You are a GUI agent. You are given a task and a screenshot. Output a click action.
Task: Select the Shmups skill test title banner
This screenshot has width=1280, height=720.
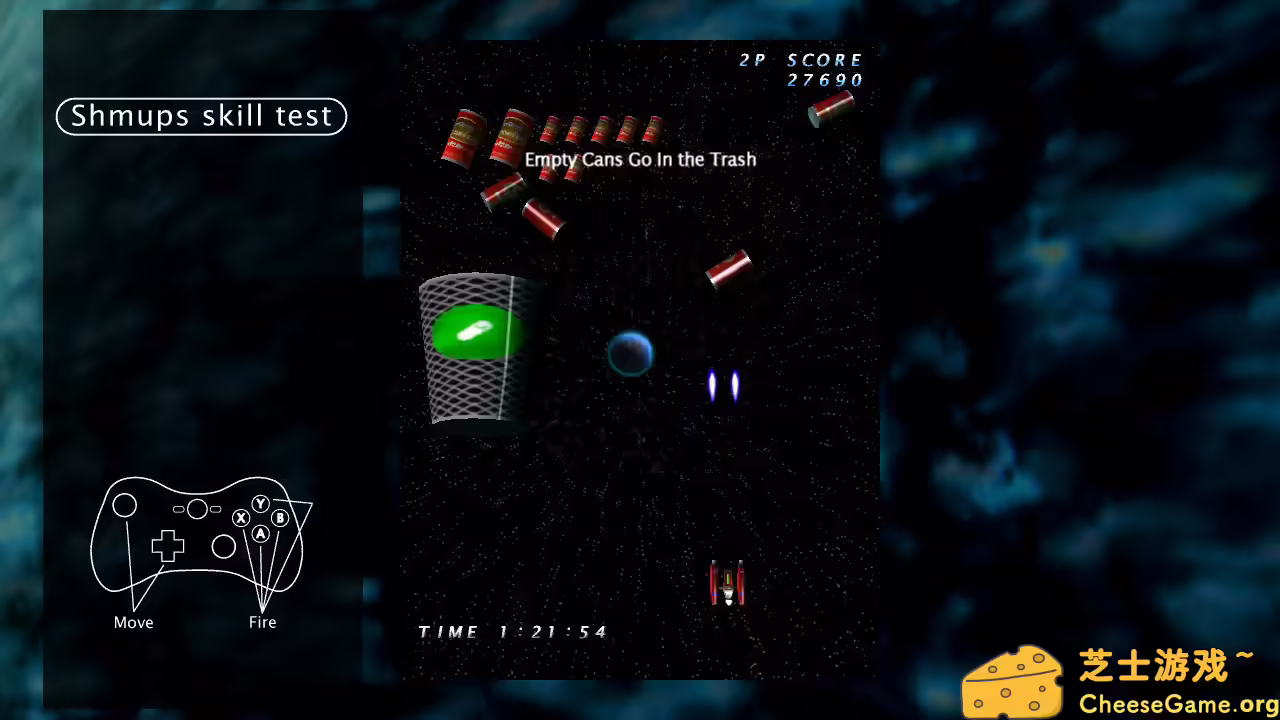tap(200, 116)
